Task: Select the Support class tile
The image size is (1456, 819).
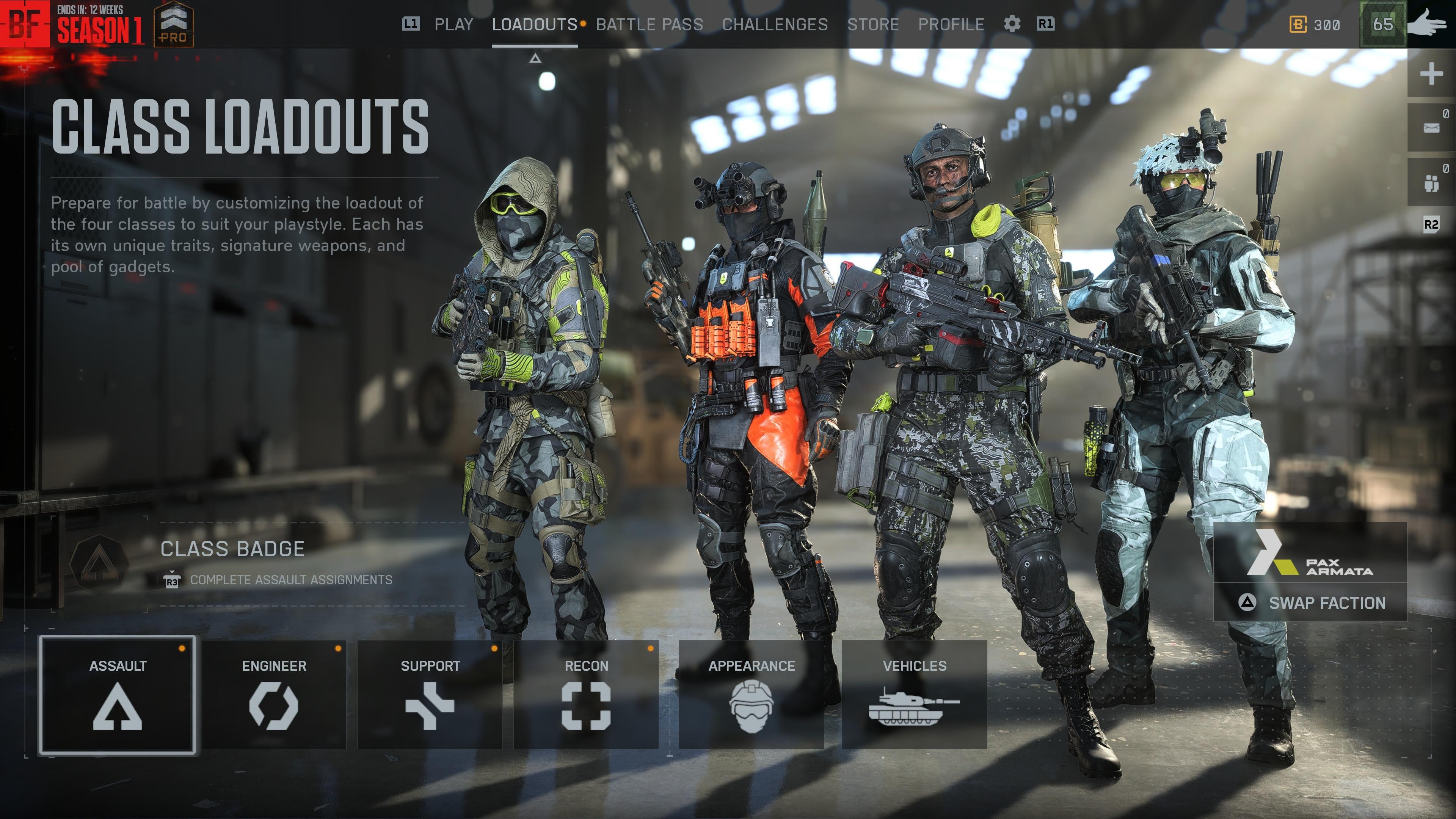Action: [430, 695]
